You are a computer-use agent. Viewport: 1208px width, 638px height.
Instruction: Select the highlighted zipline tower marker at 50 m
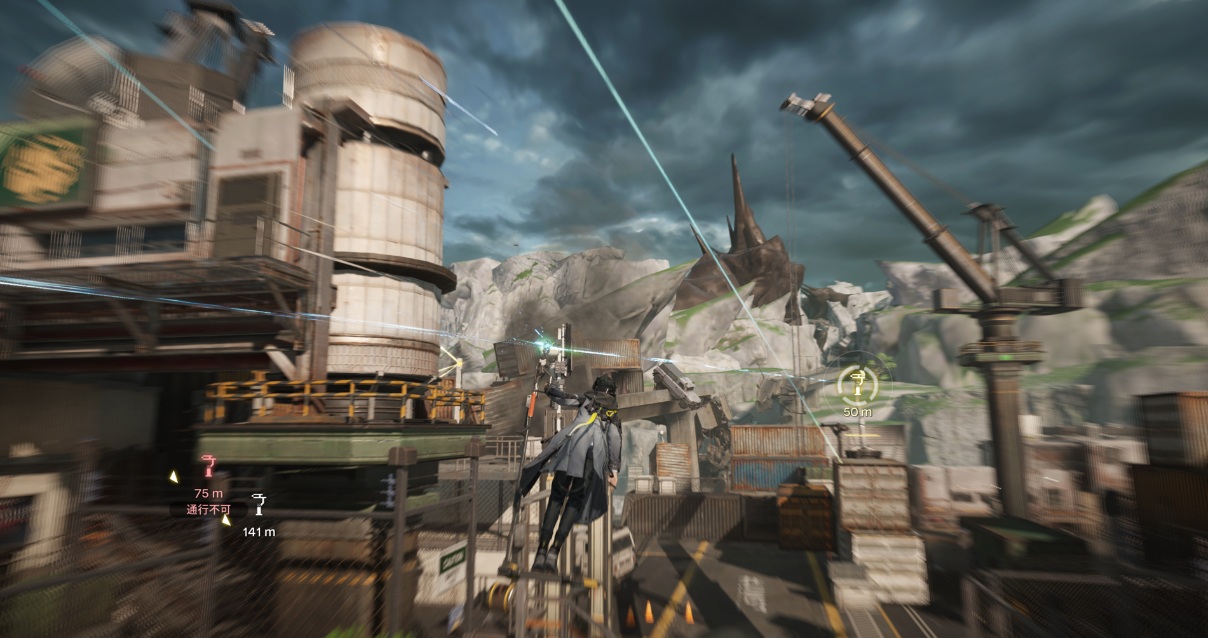tap(856, 381)
